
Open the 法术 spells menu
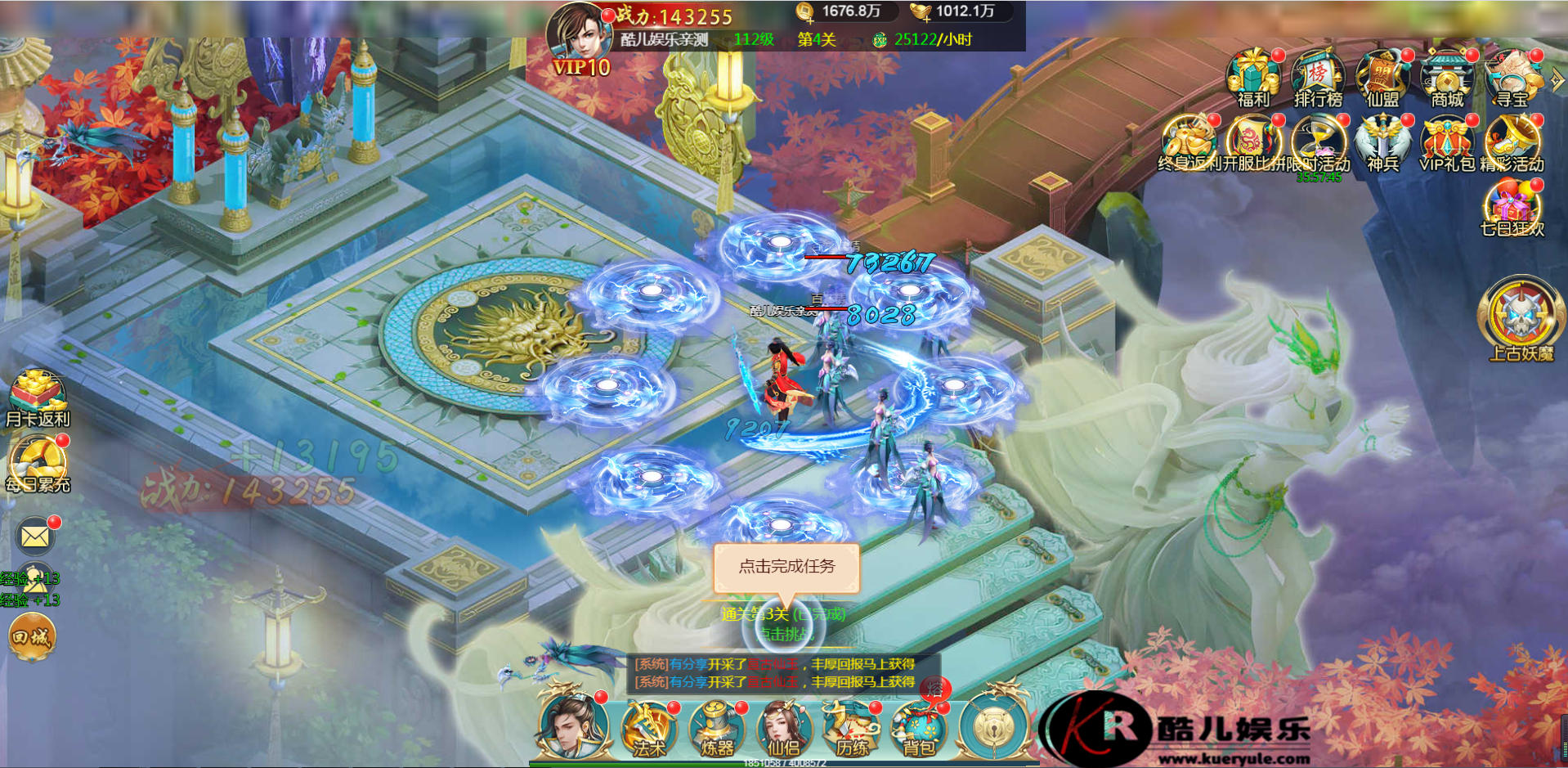click(648, 728)
